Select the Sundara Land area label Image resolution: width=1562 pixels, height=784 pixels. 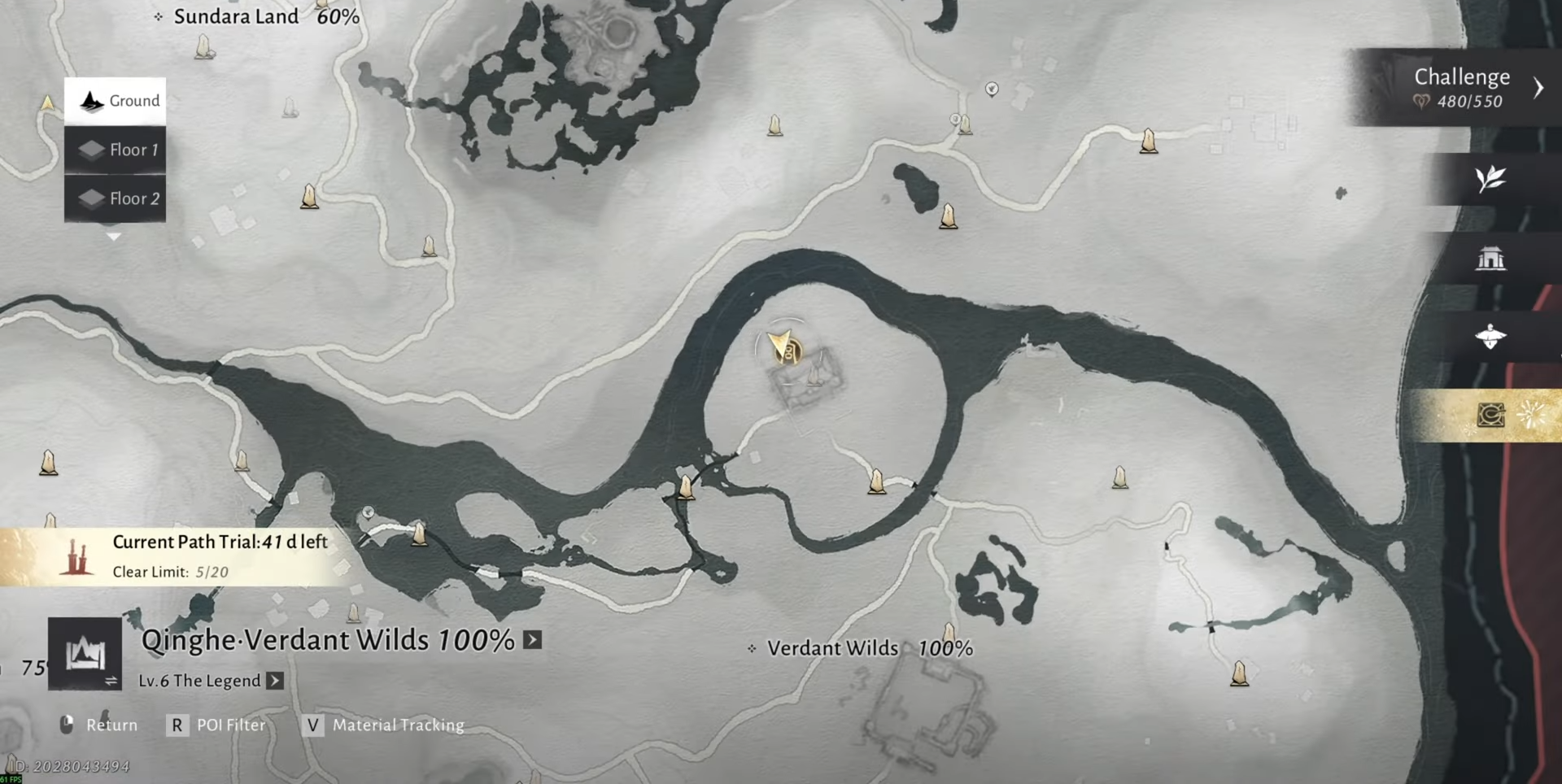pos(236,16)
